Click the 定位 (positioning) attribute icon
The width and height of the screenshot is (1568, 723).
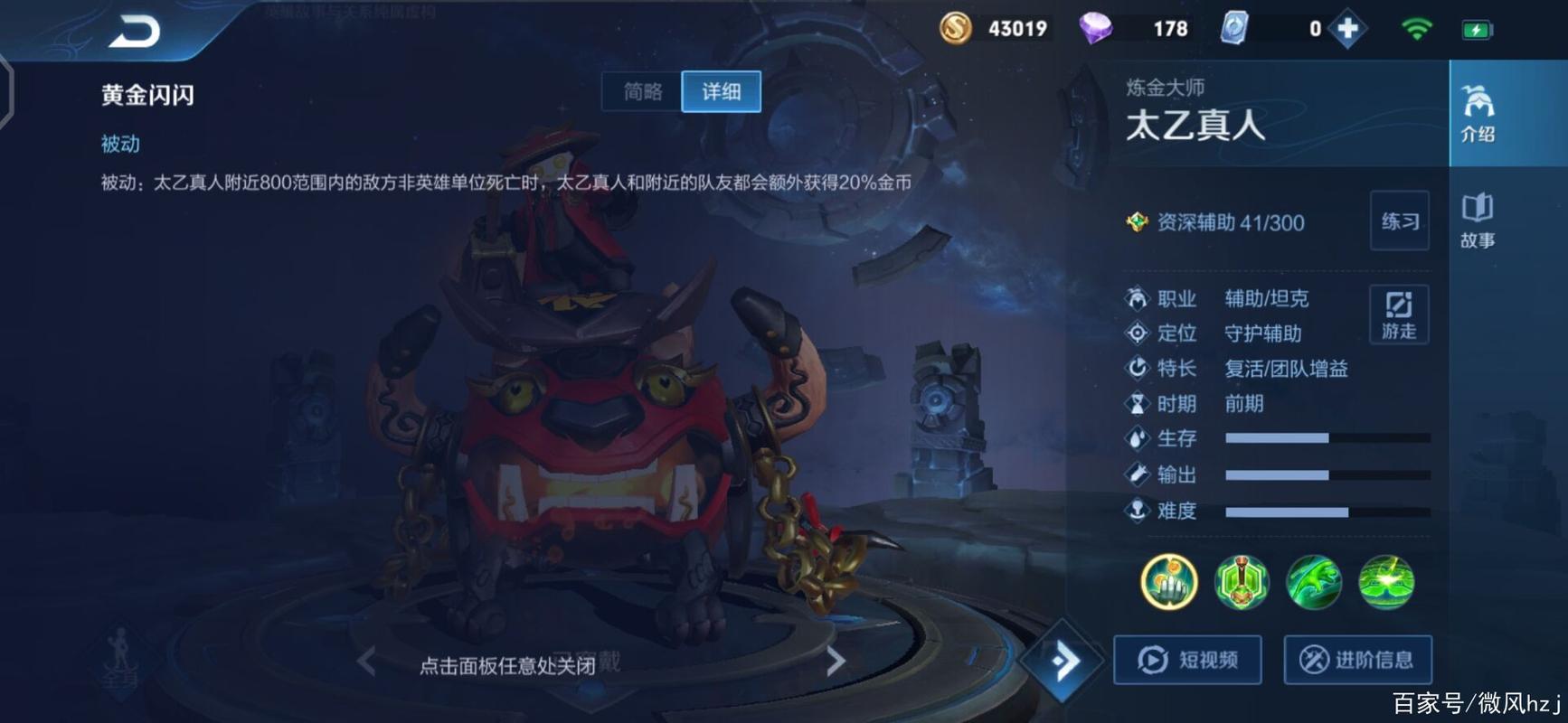1136,333
